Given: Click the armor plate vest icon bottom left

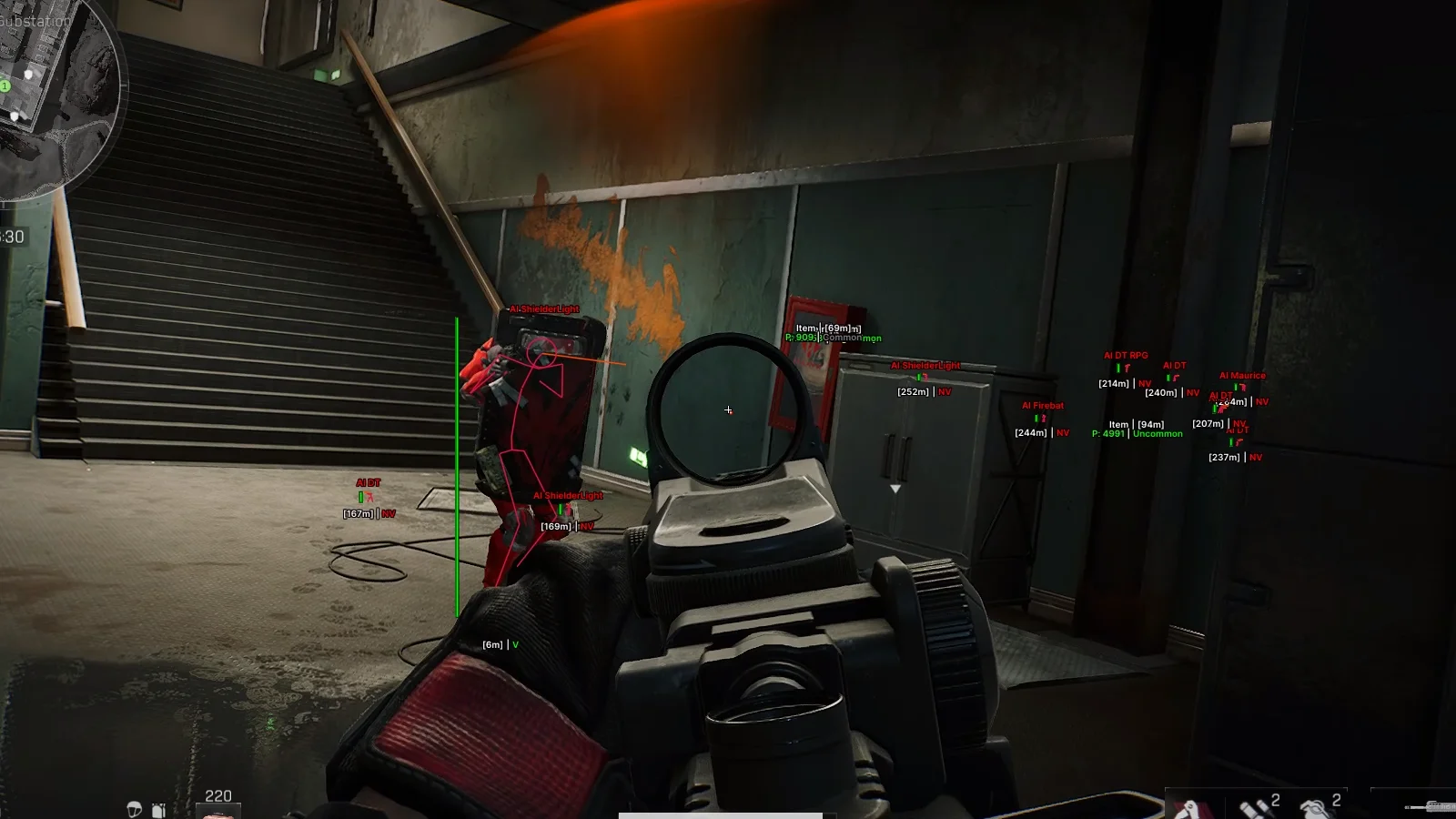Looking at the screenshot, I should [158, 810].
